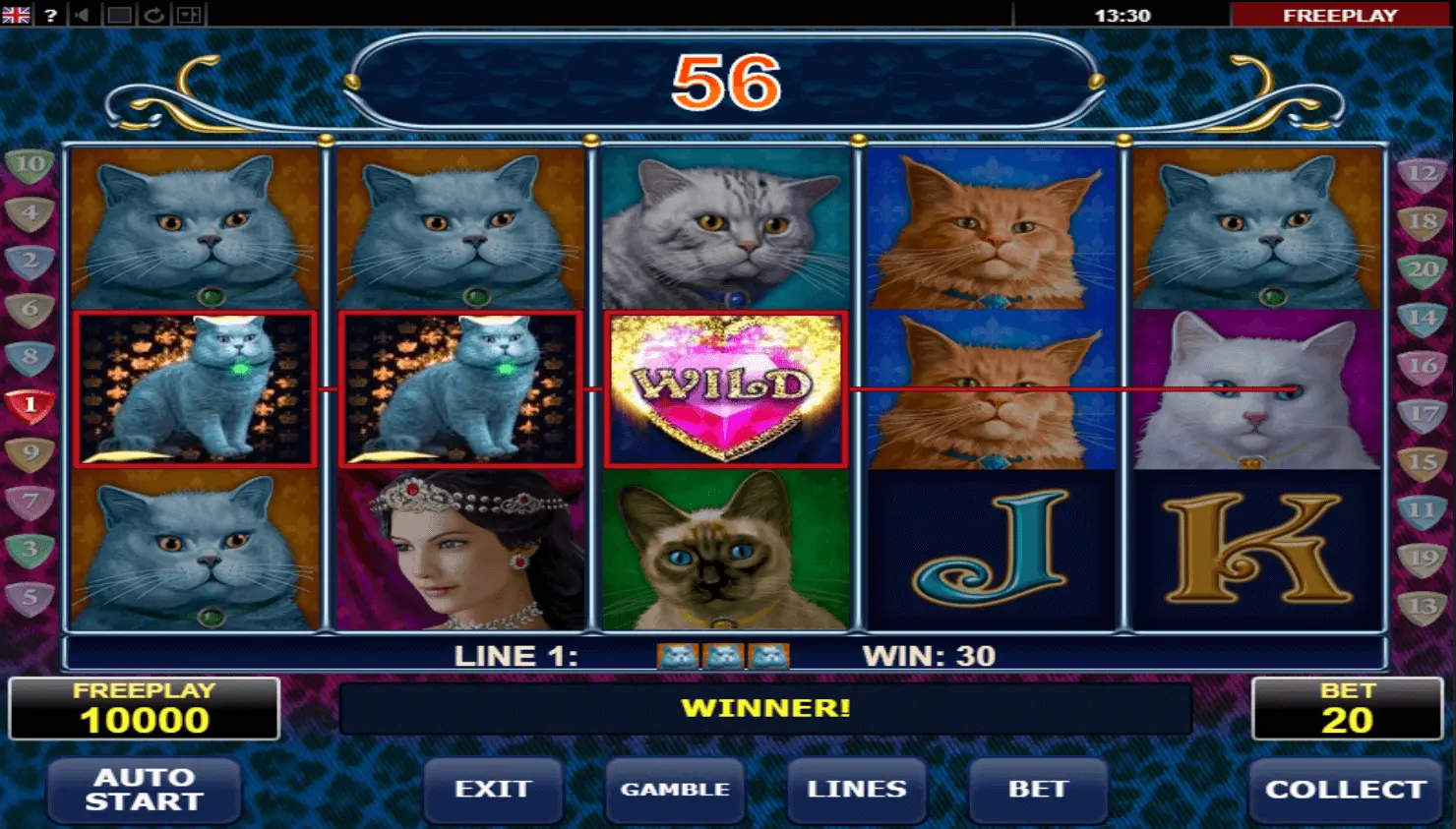Image resolution: width=1456 pixels, height=829 pixels.
Task: Click the rectangle fullscreen icon
Action: click(x=119, y=15)
